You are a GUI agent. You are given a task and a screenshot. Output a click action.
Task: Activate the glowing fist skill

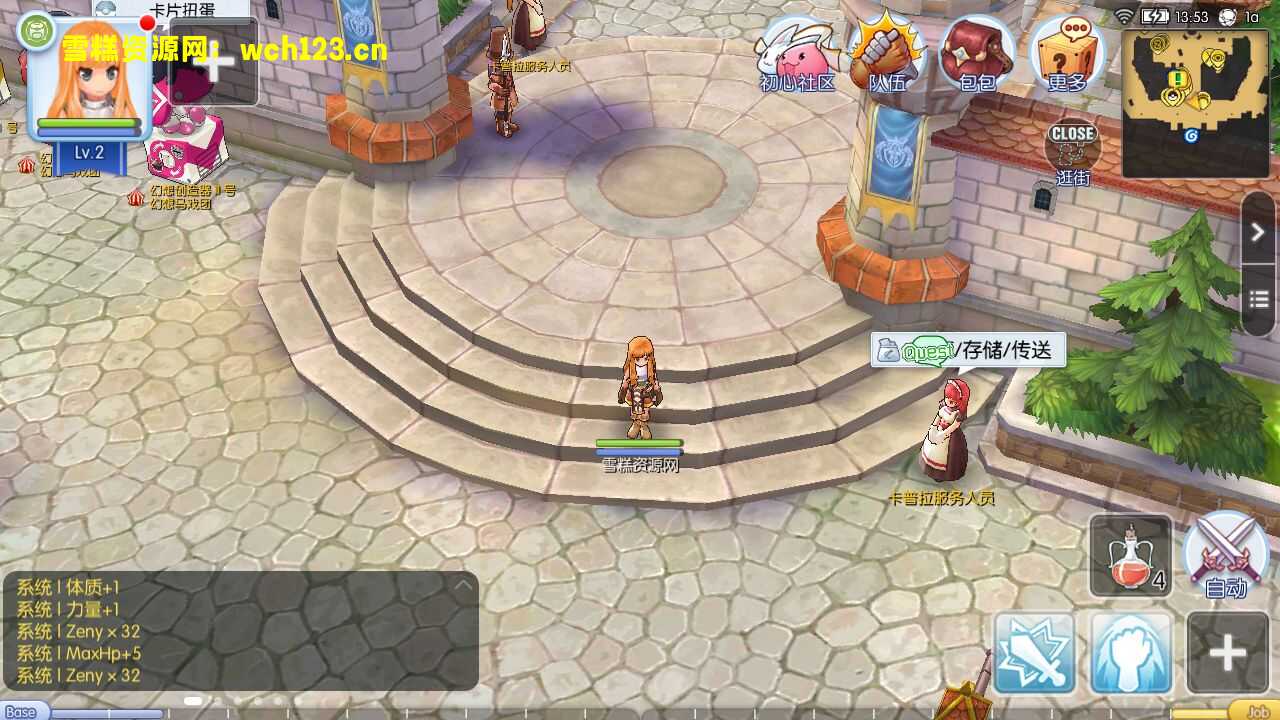click(1130, 653)
